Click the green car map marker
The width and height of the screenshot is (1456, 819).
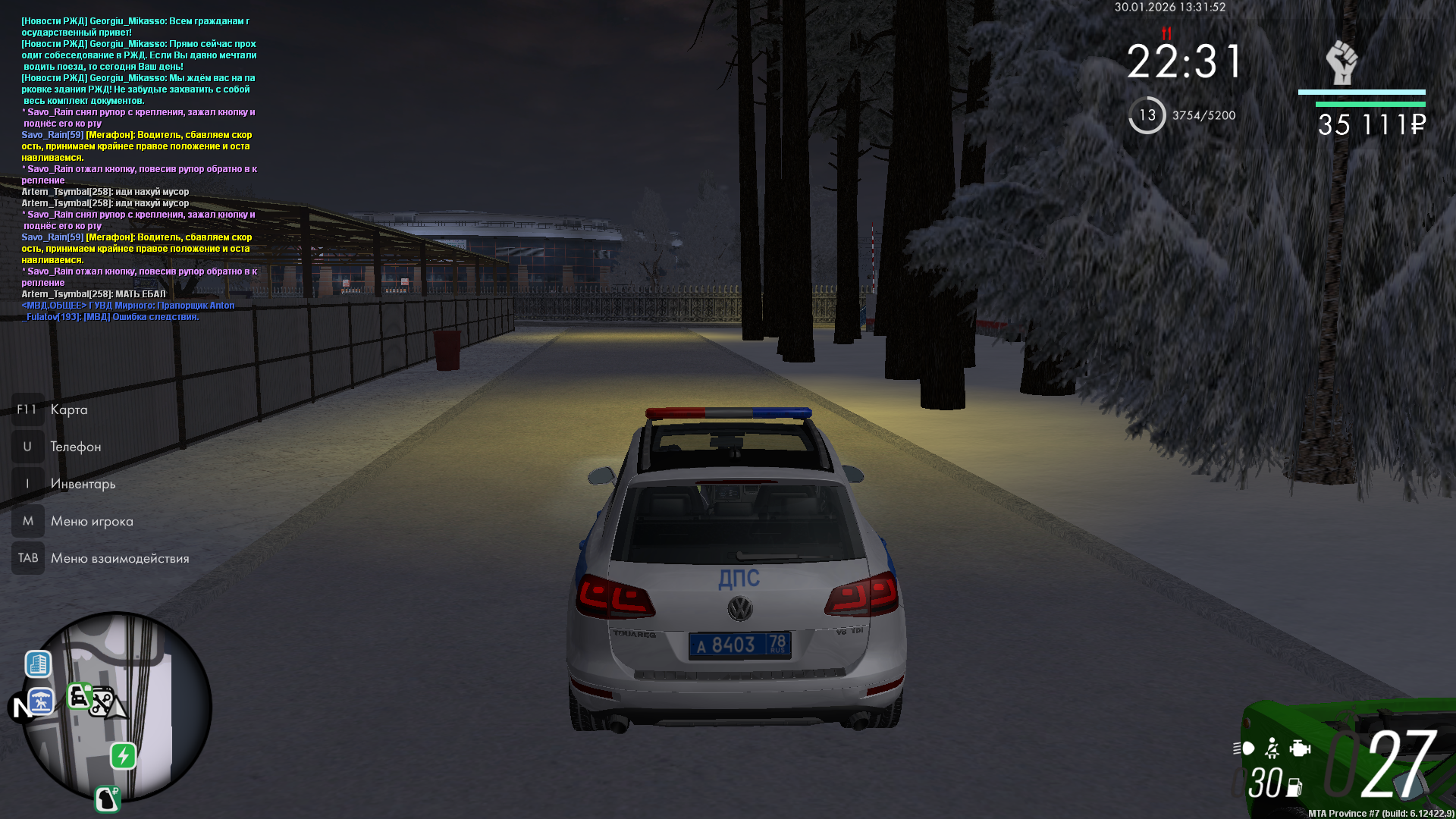click(79, 695)
